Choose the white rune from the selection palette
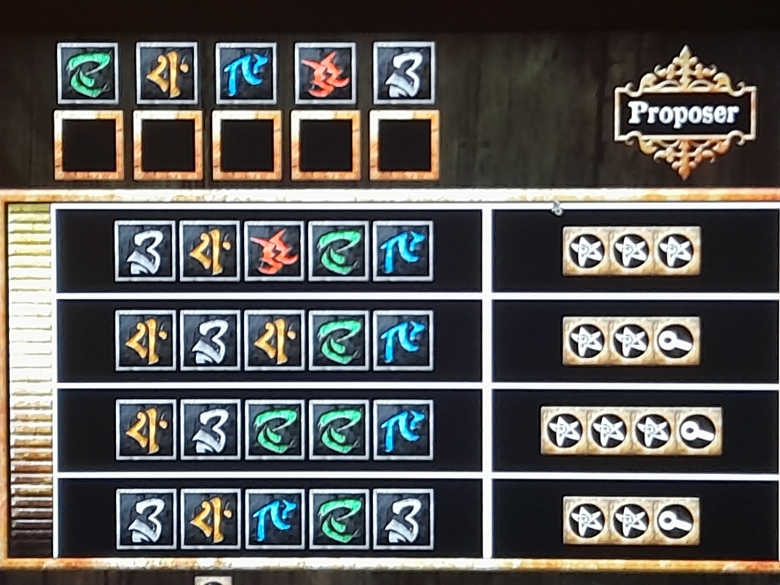Image resolution: width=780 pixels, height=585 pixels. click(404, 73)
